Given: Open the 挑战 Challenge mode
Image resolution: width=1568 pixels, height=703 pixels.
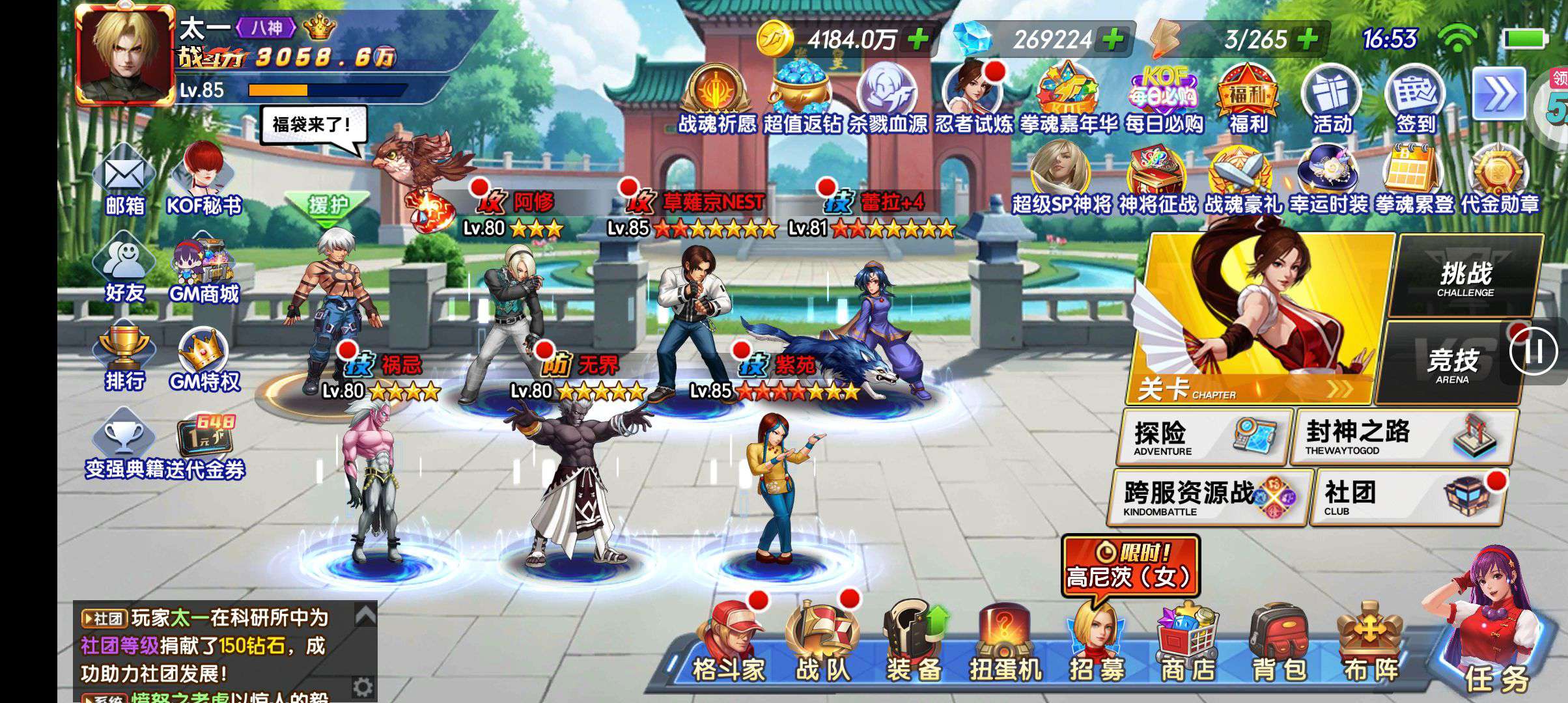Looking at the screenshot, I should click(x=1466, y=279).
